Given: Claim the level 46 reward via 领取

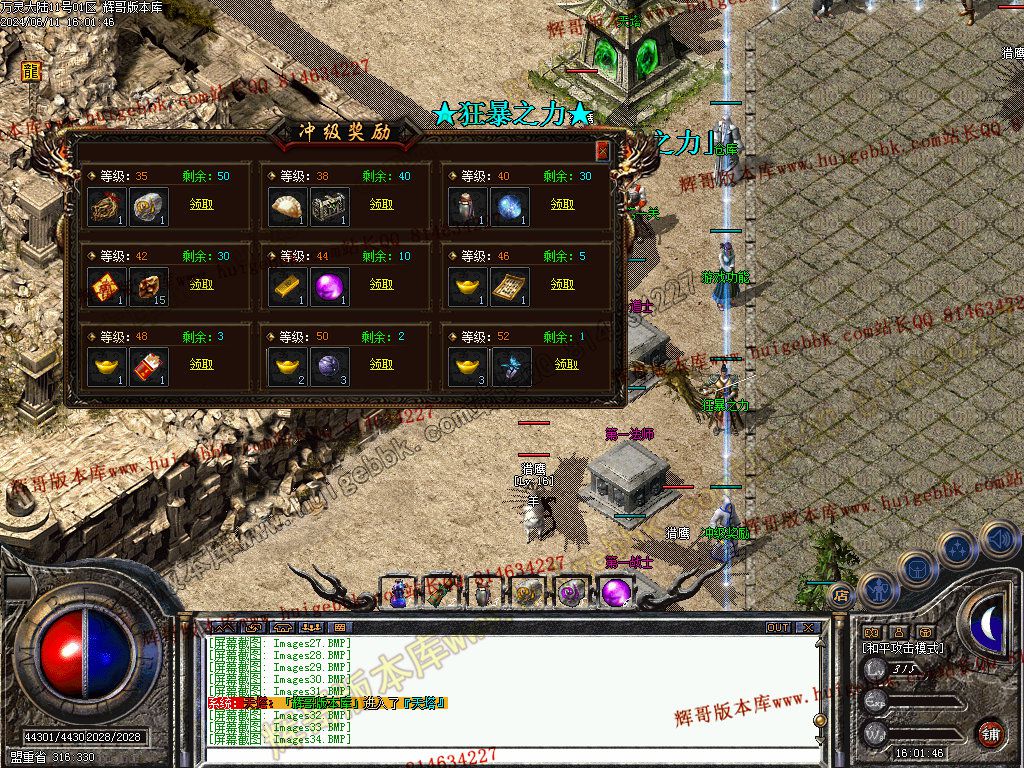Looking at the screenshot, I should (x=562, y=284).
